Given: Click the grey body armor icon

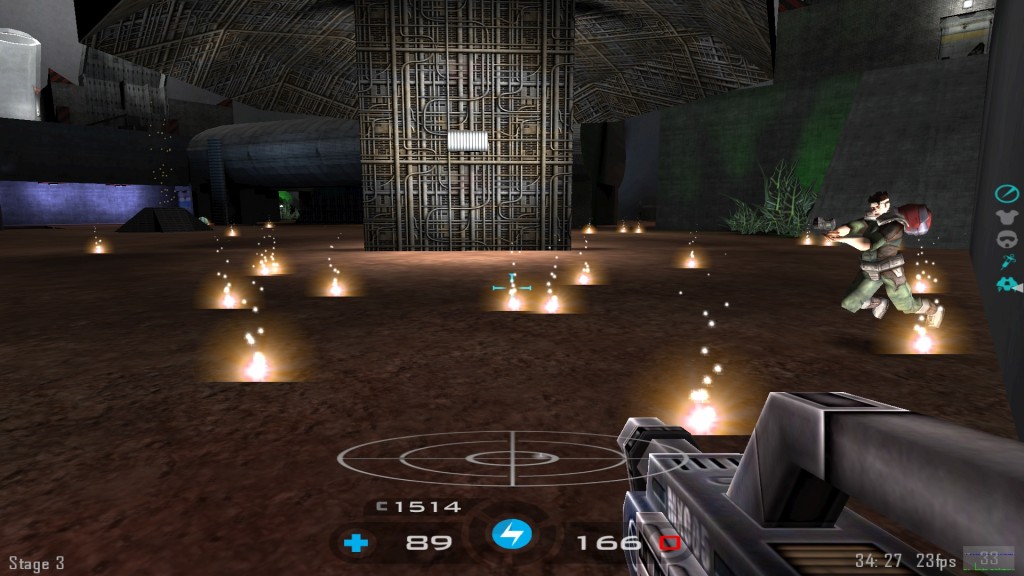Looking at the screenshot, I should coord(1006,216).
